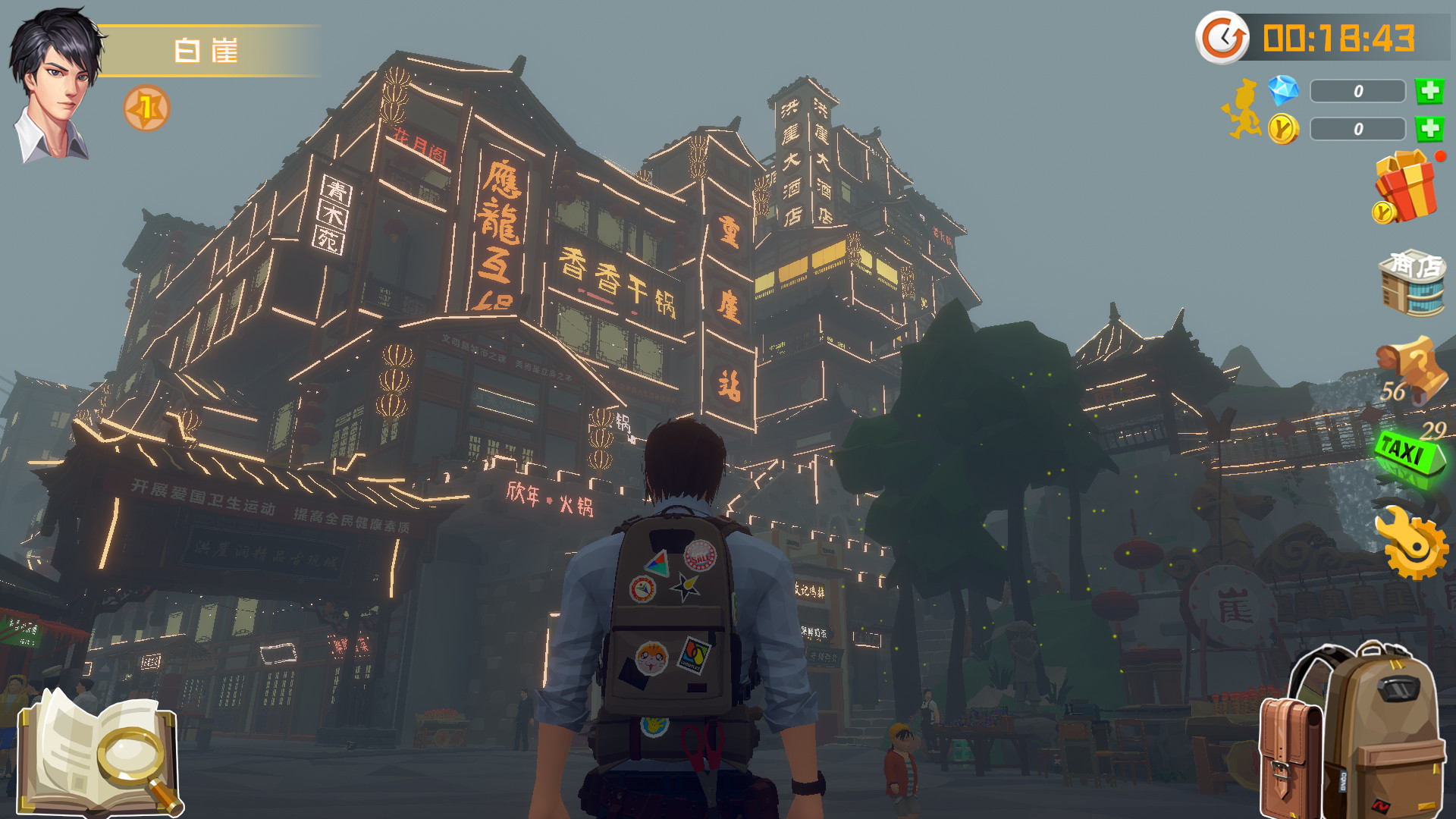Add more gold coins with the plus button
The height and width of the screenshot is (819, 1456).
pos(1429,129)
